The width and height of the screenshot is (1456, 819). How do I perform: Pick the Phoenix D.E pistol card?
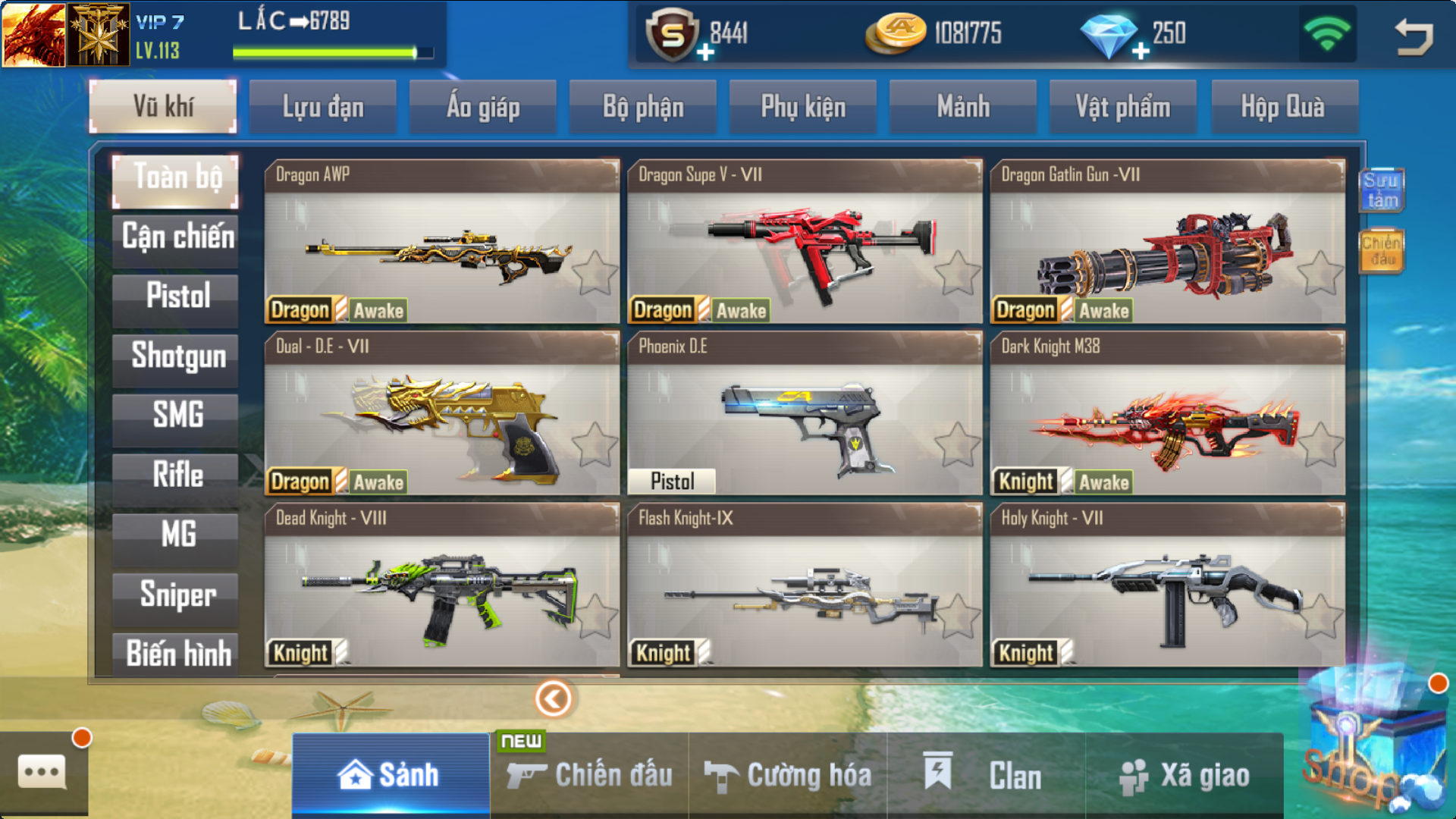tap(804, 414)
